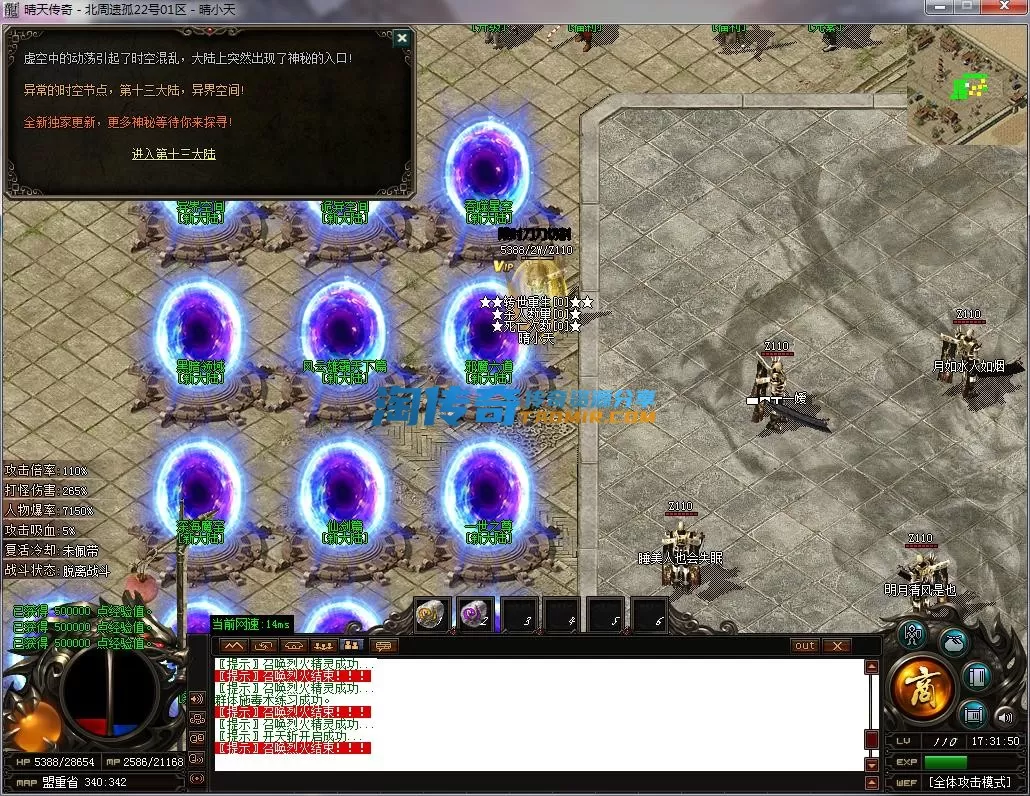Toggle the sound speaker button
Screen dimensions: 1030x796
[1003, 715]
